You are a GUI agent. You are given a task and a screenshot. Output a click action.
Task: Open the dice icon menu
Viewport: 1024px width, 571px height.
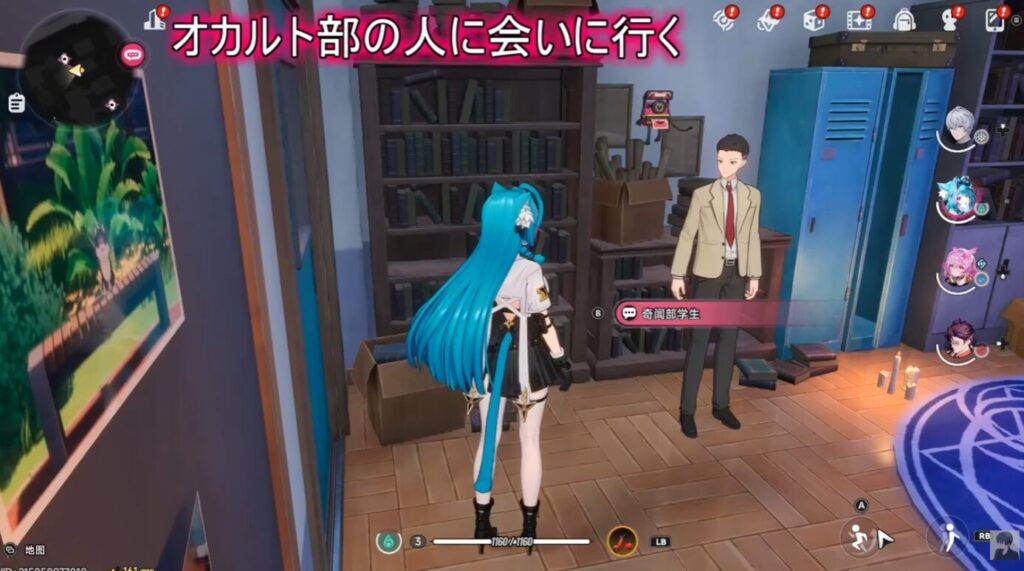812,19
